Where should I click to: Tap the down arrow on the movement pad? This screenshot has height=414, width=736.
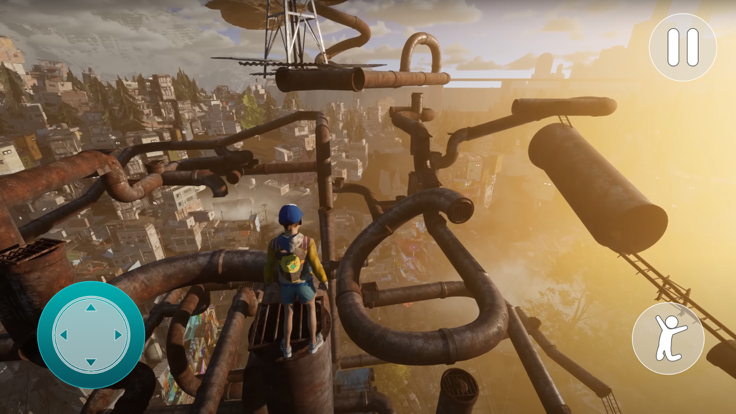[91, 362]
